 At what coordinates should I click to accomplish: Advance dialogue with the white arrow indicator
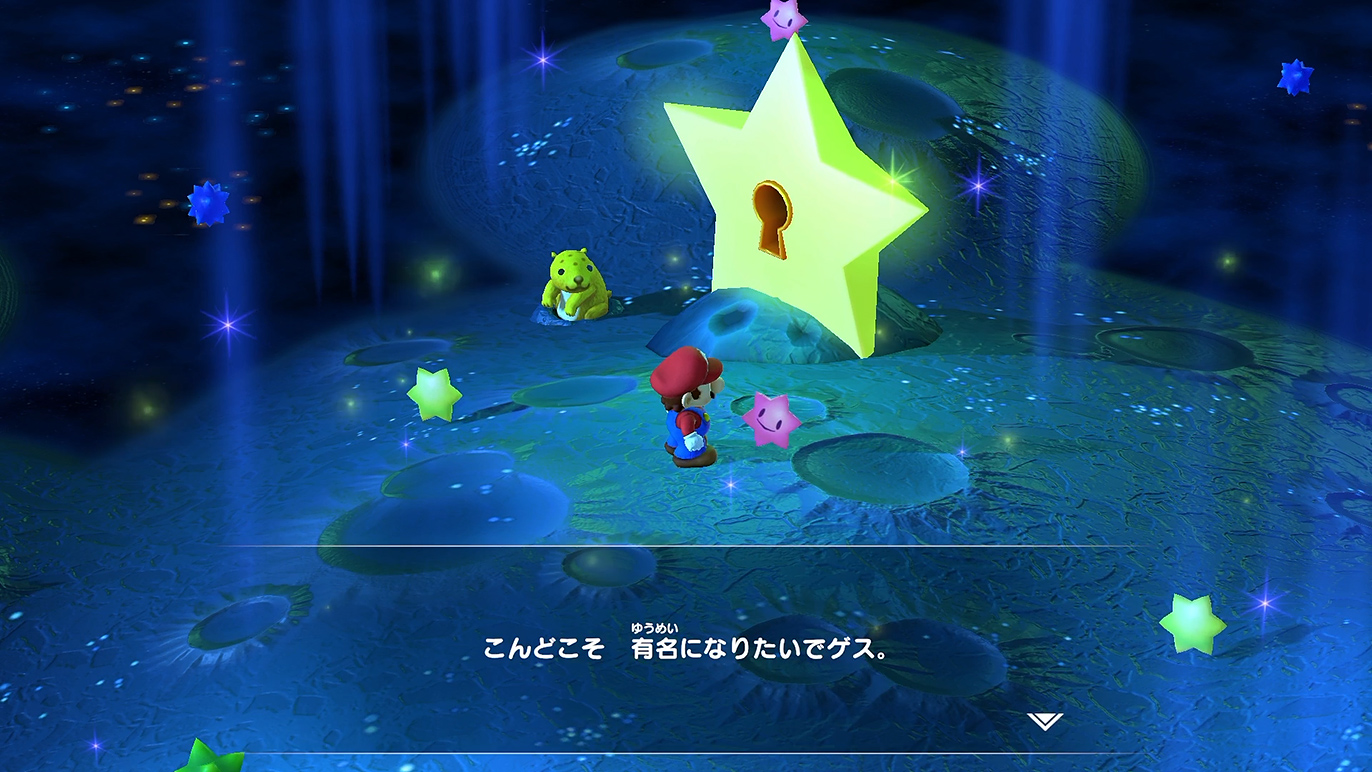[x=1044, y=721]
